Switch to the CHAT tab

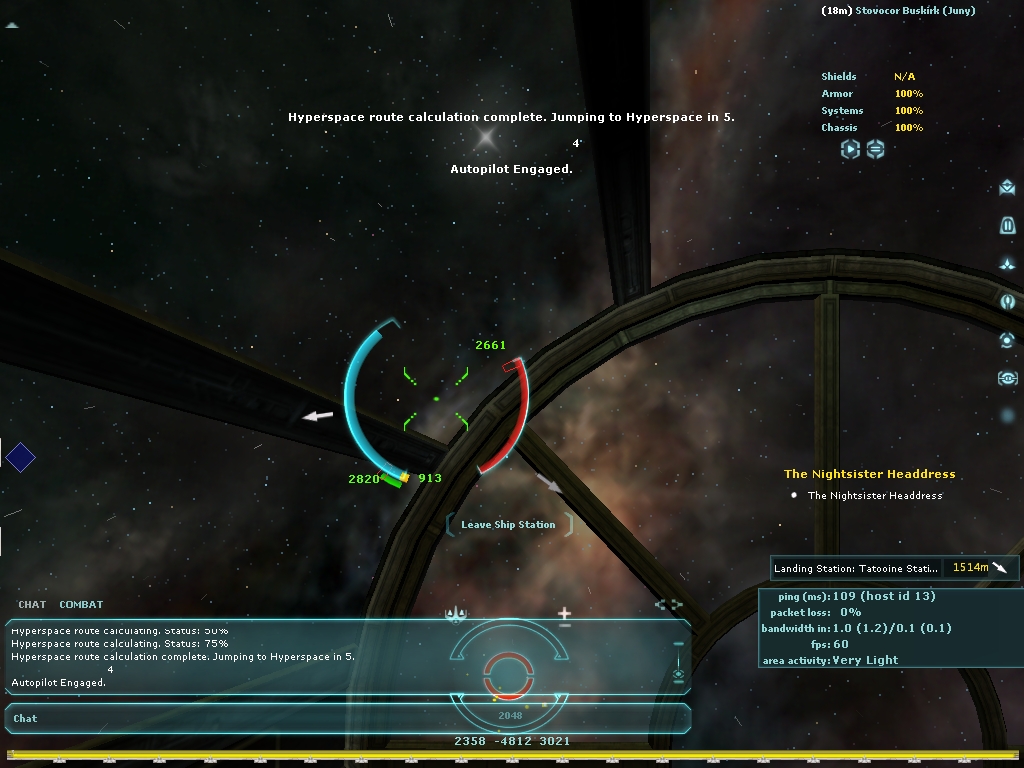point(32,604)
